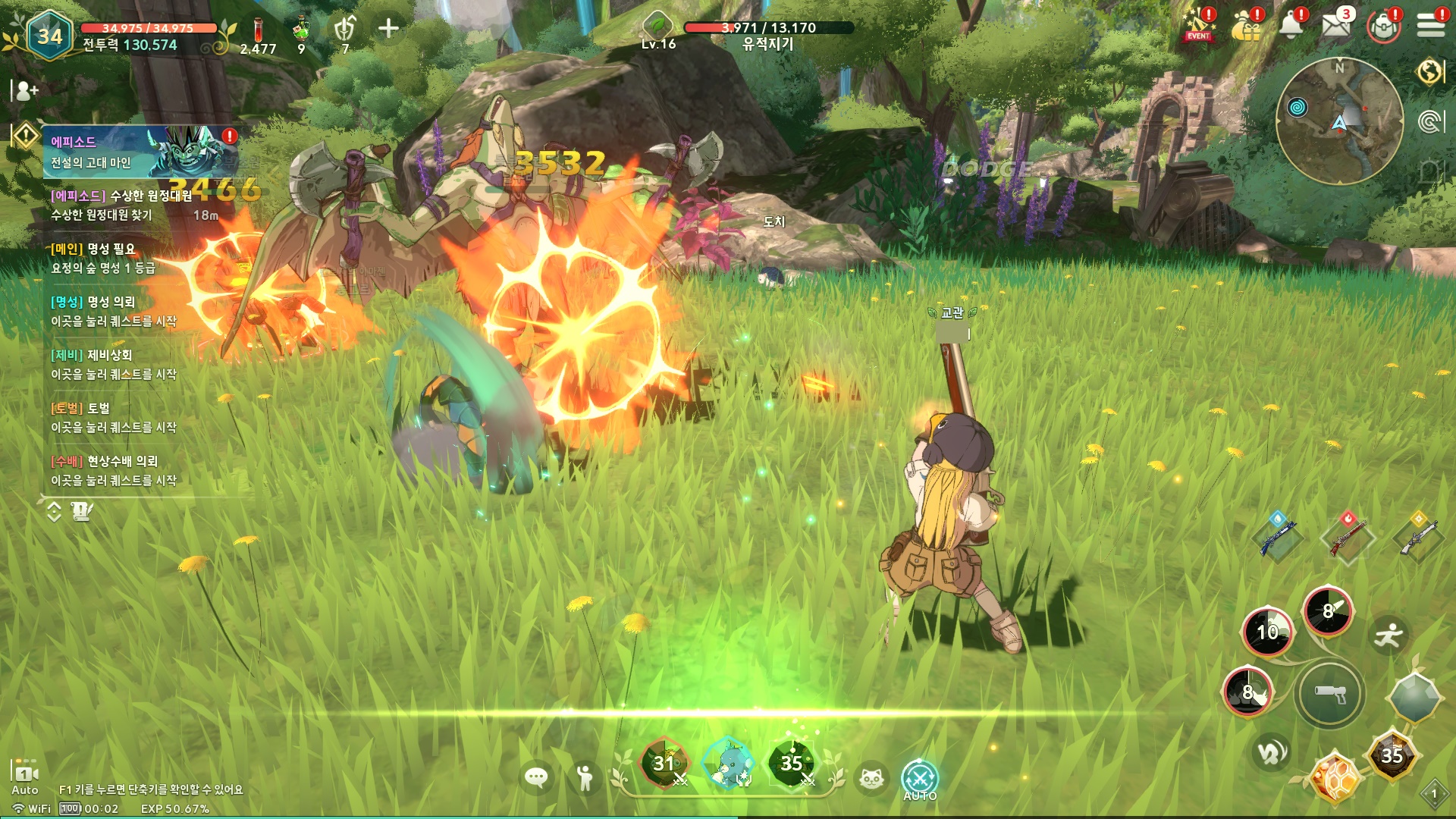Screen dimensions: 1456x819
Task: Toggle the AUTO battle button
Action: tap(920, 780)
